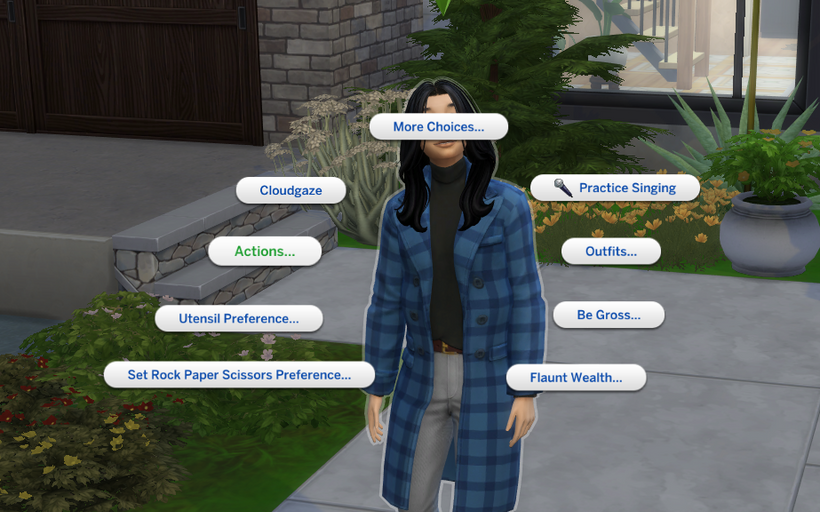820x512 pixels.
Task: Select the Cloudgaze interaction
Action: coord(291,190)
